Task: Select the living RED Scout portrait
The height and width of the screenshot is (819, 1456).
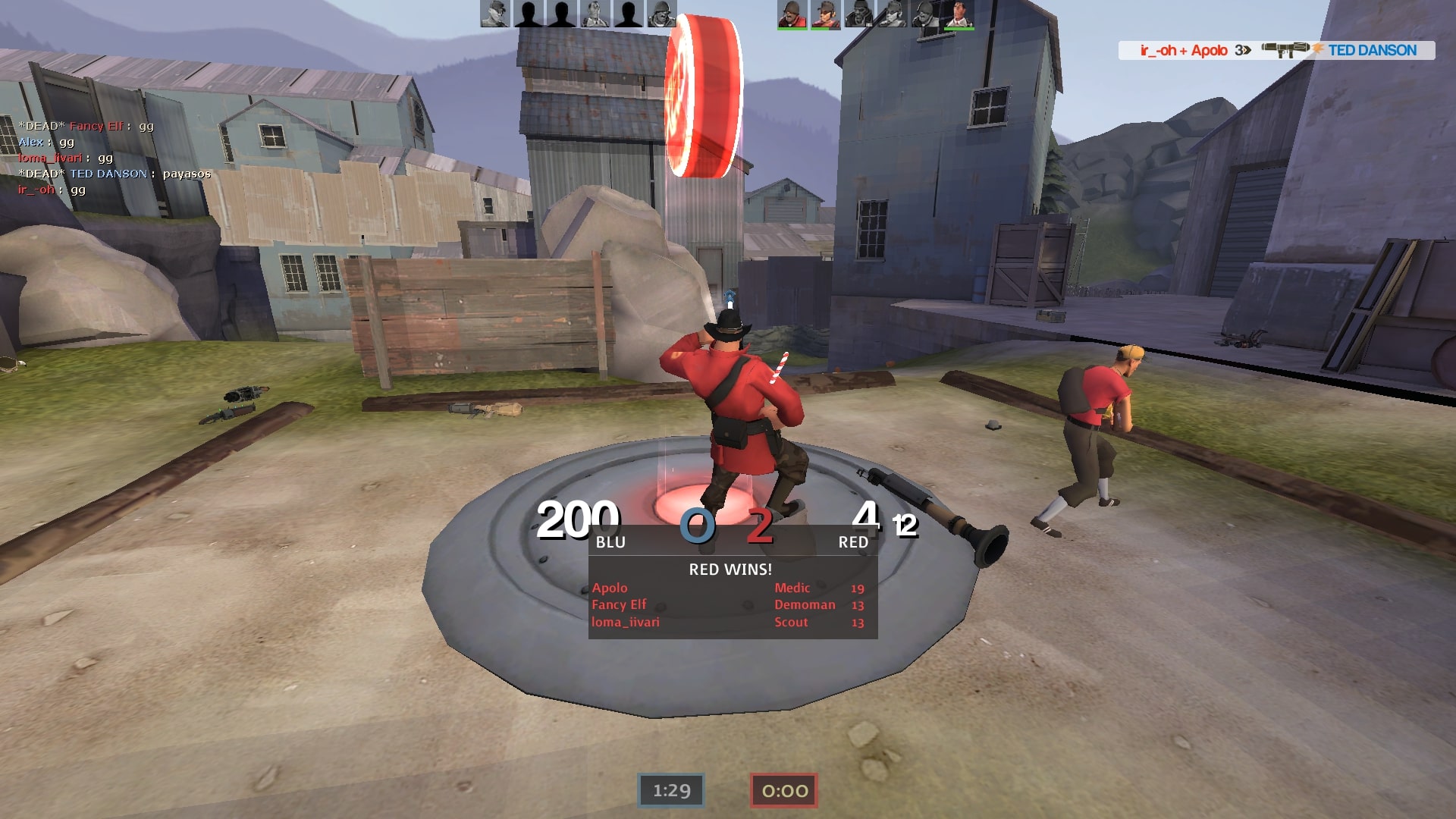Action: coord(825,14)
